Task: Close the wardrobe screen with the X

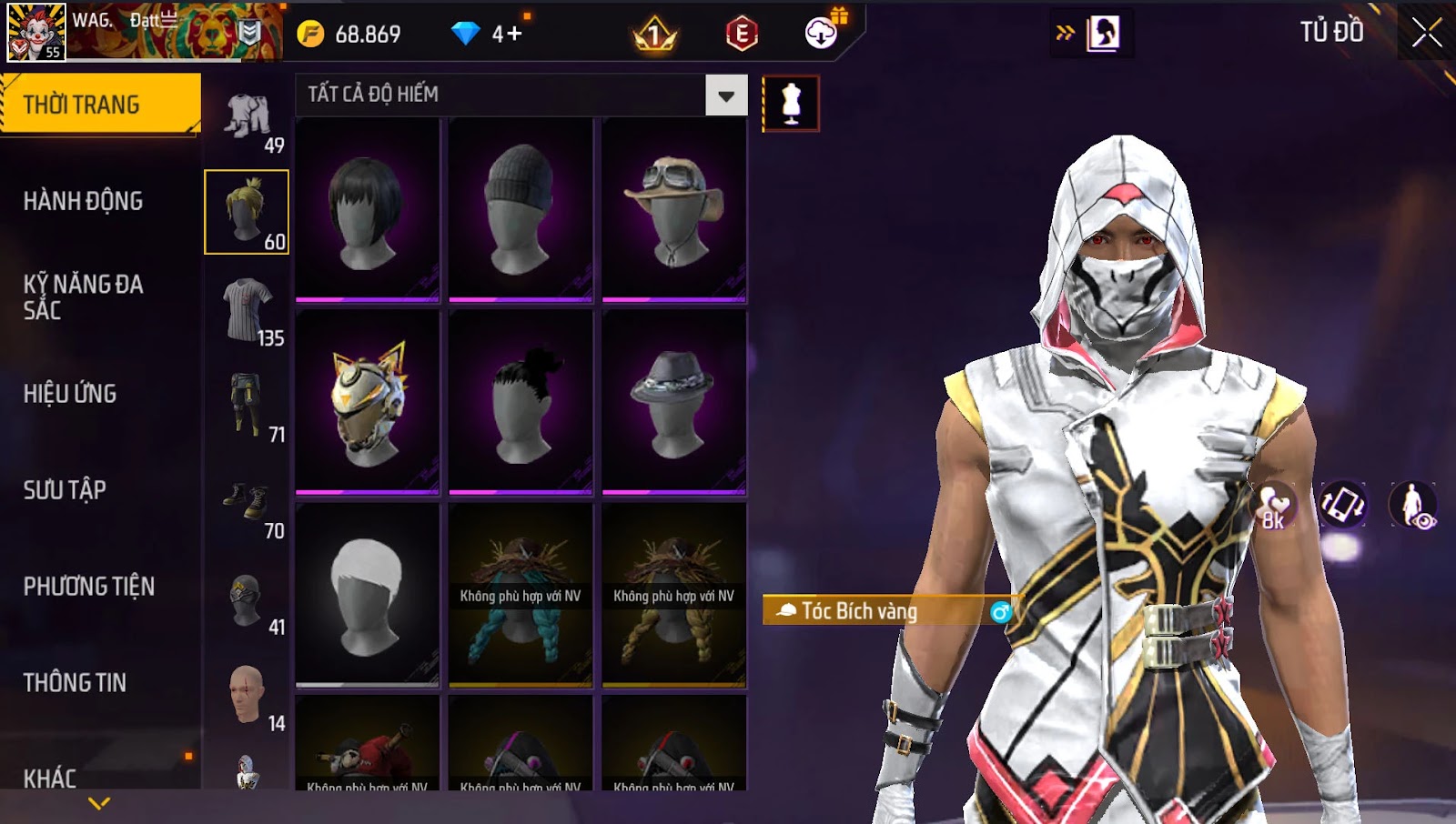Action: click(x=1426, y=34)
